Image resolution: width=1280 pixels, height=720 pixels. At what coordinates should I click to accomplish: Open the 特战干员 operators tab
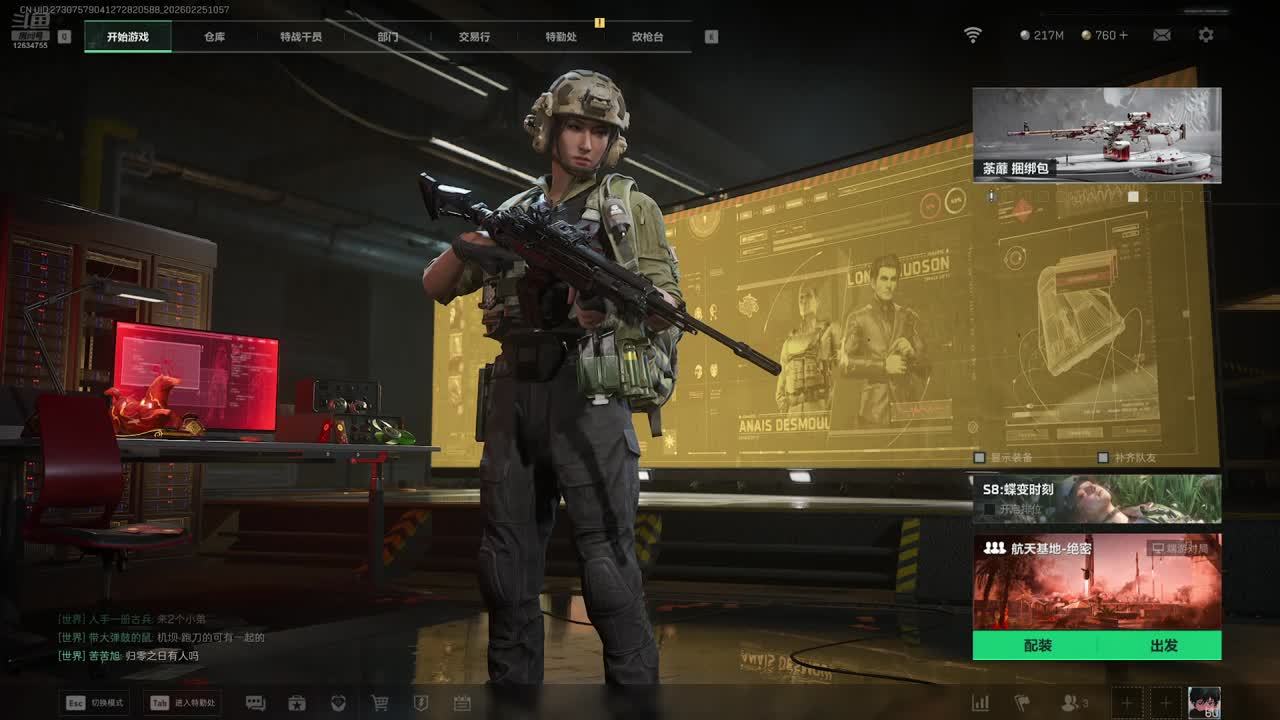[301, 37]
